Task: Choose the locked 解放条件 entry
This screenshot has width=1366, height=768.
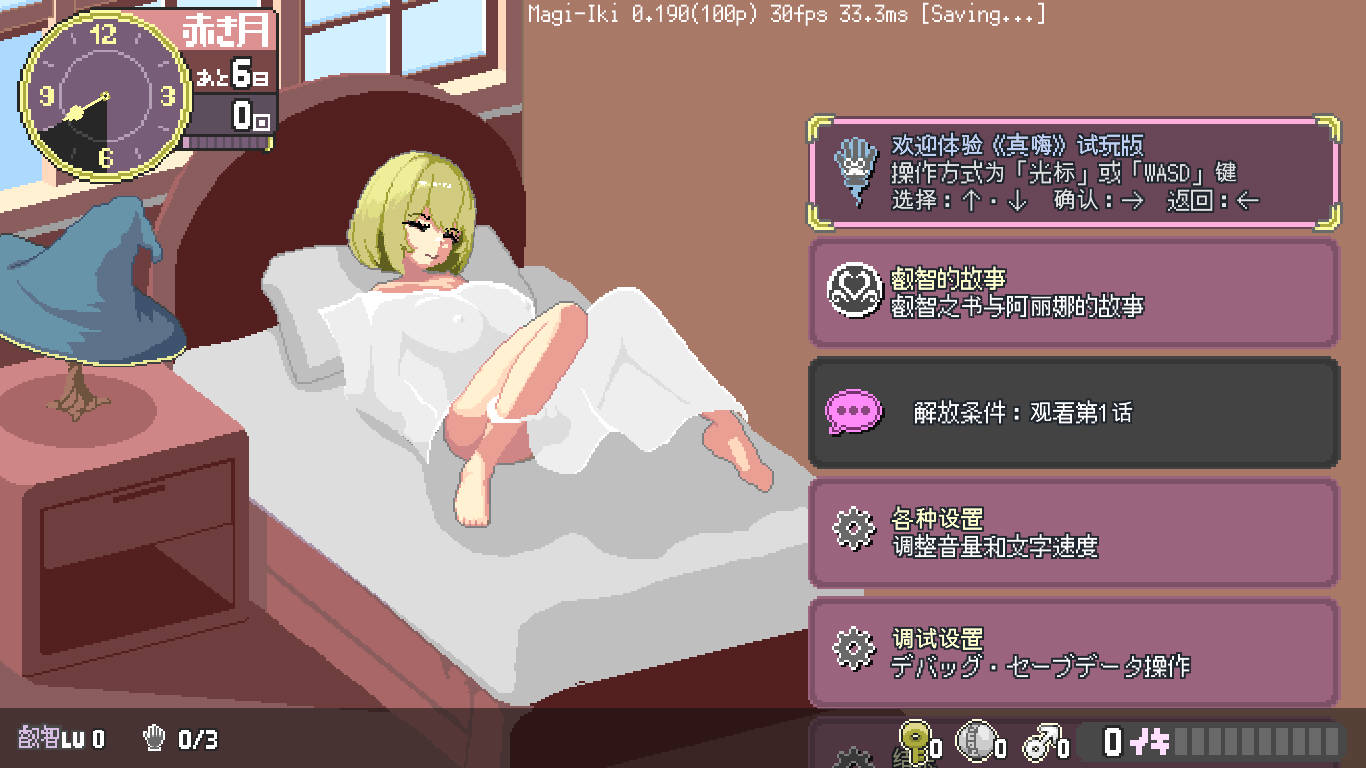Action: pyautogui.click(x=1072, y=412)
